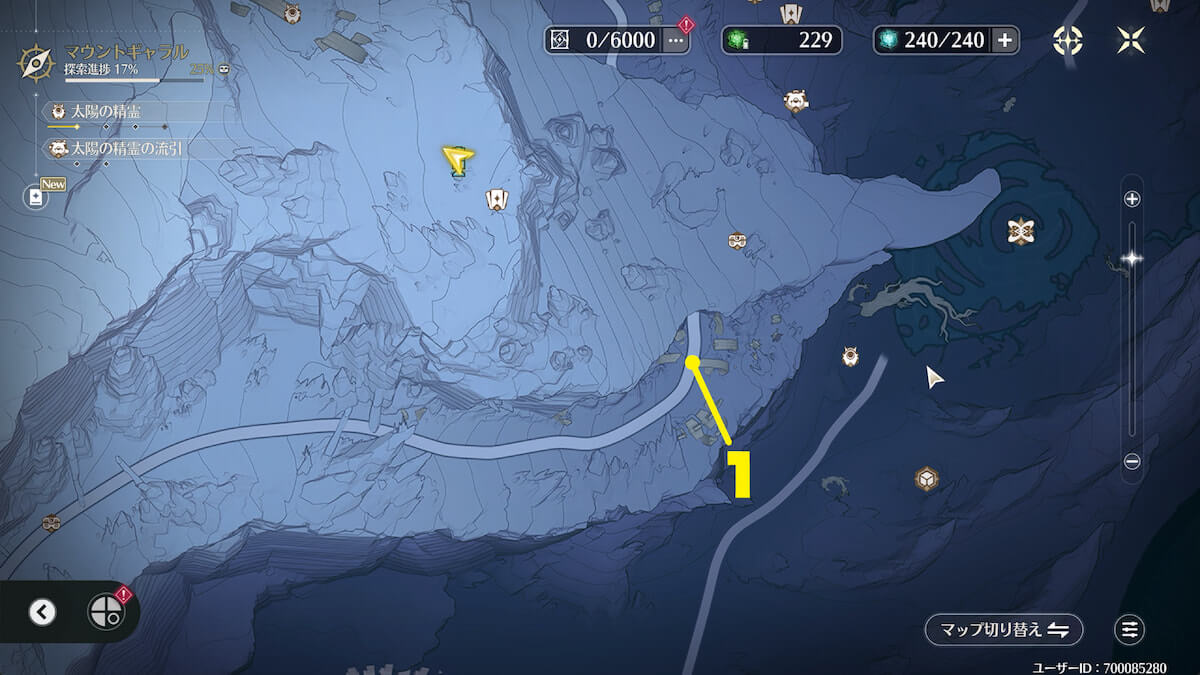Click the compass icon beside マウントギャラル

[x=37, y=62]
